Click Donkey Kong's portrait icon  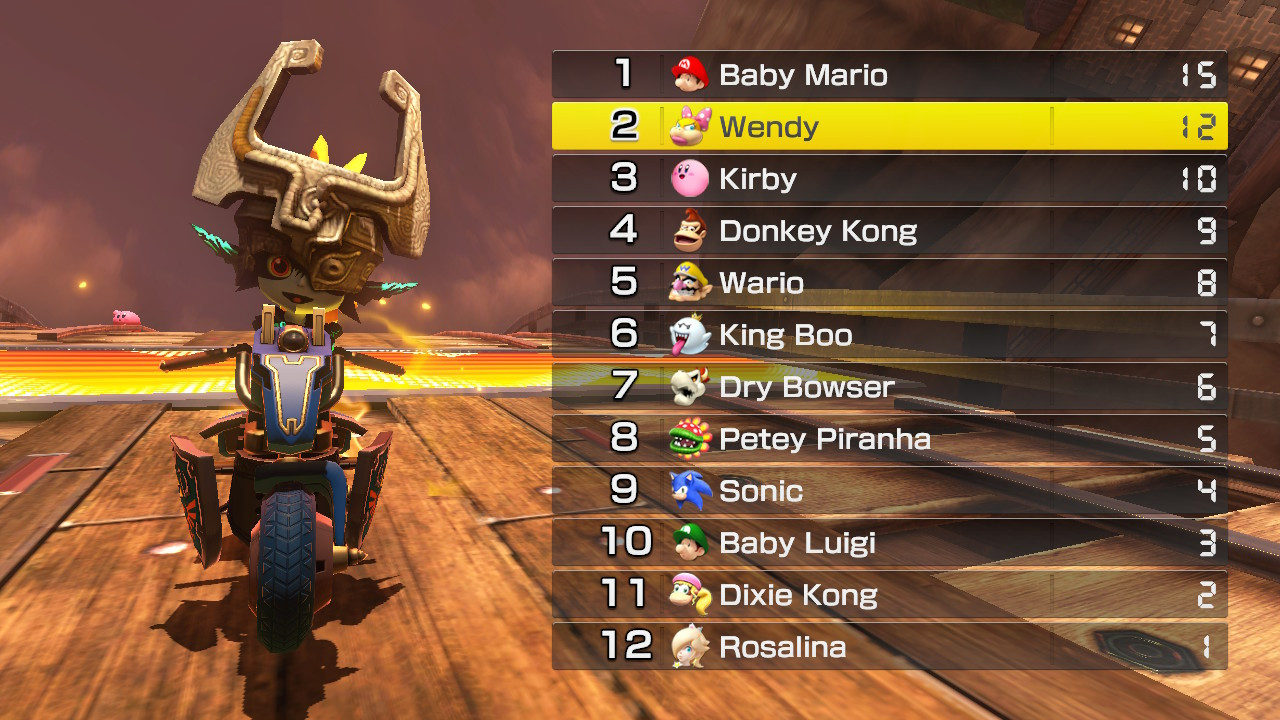point(690,231)
